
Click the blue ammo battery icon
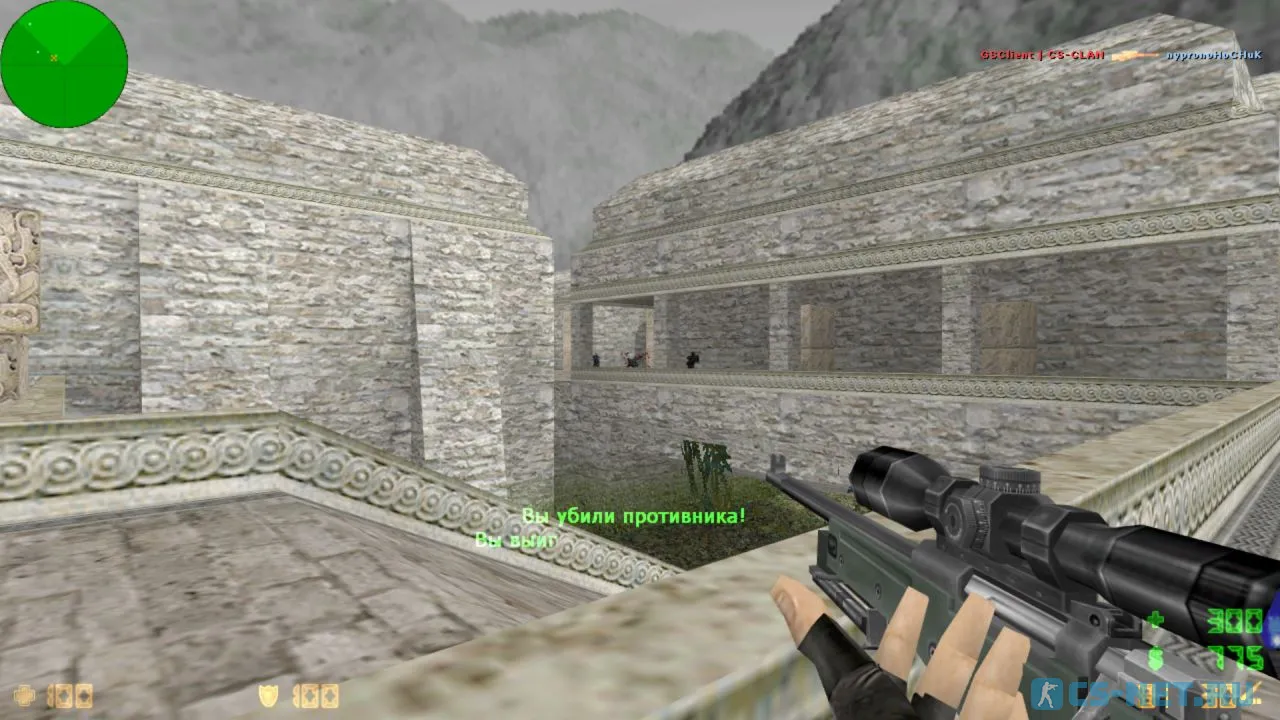coord(1271,630)
